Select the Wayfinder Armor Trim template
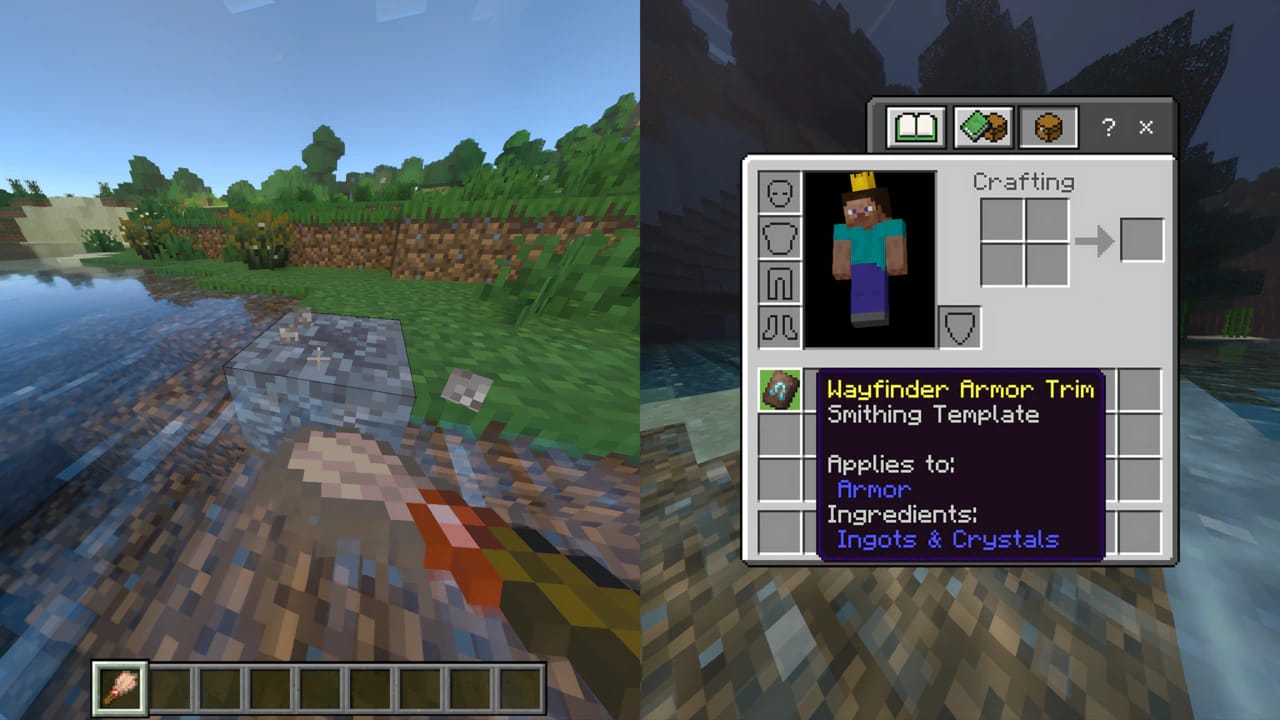Image resolution: width=1280 pixels, height=720 pixels. [779, 390]
